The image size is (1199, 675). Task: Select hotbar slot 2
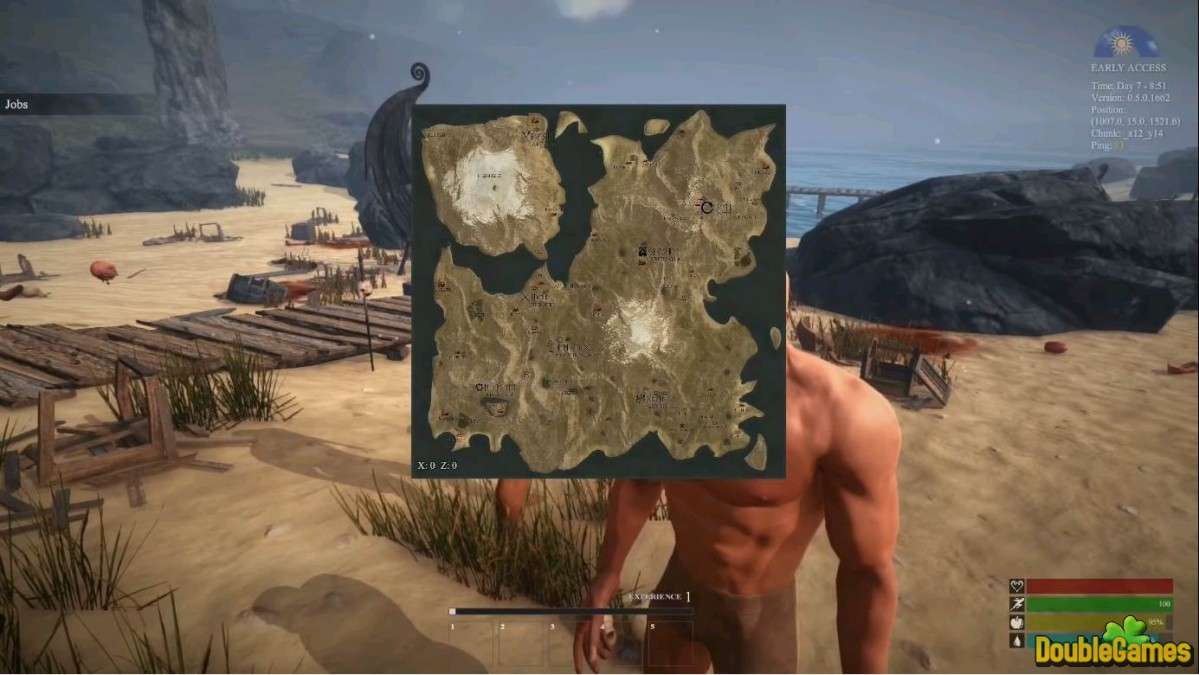[x=521, y=644]
